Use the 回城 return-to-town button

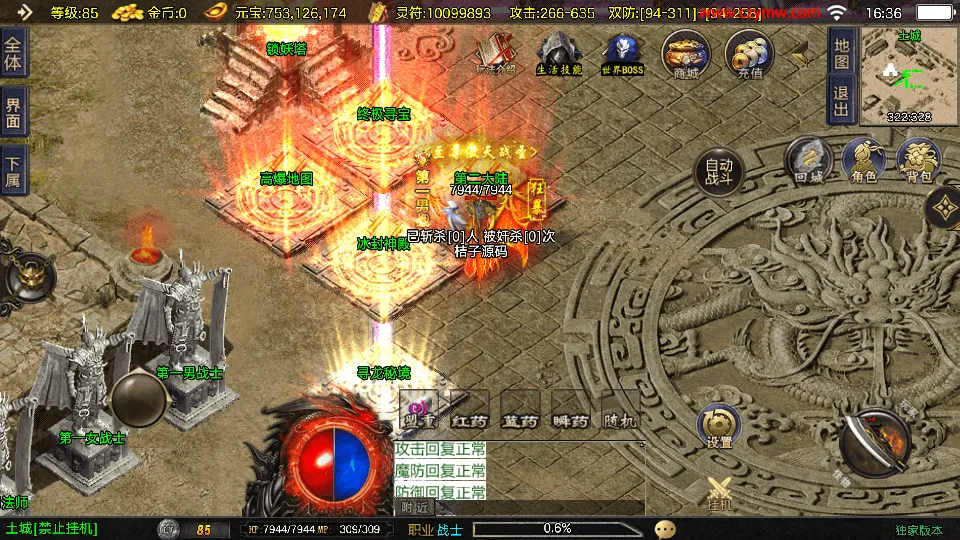point(808,160)
